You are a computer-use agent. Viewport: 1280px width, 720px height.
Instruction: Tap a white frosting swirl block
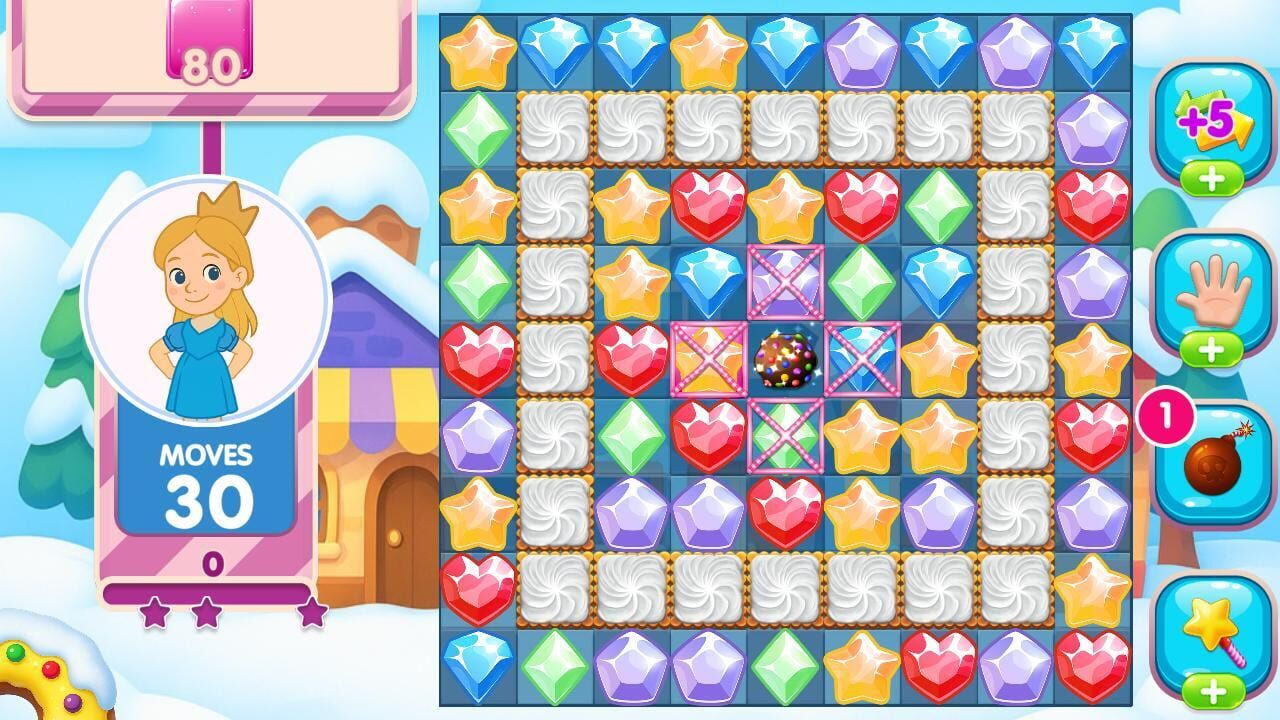click(x=555, y=128)
